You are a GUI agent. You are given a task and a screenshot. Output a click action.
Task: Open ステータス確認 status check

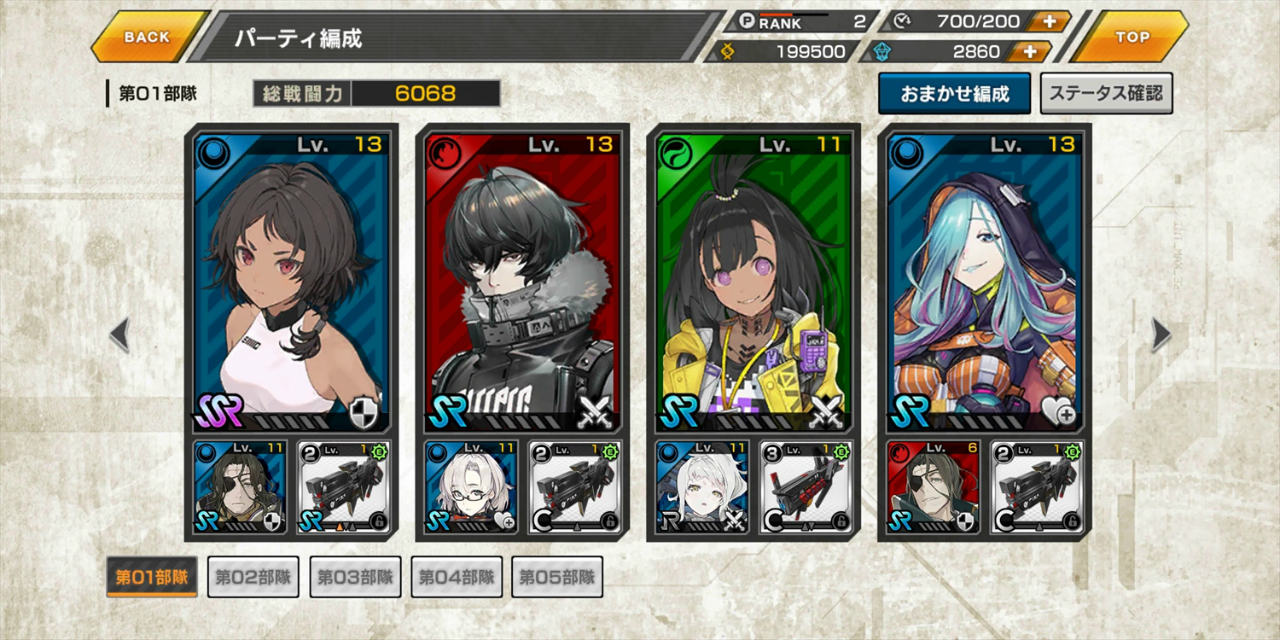point(1106,94)
